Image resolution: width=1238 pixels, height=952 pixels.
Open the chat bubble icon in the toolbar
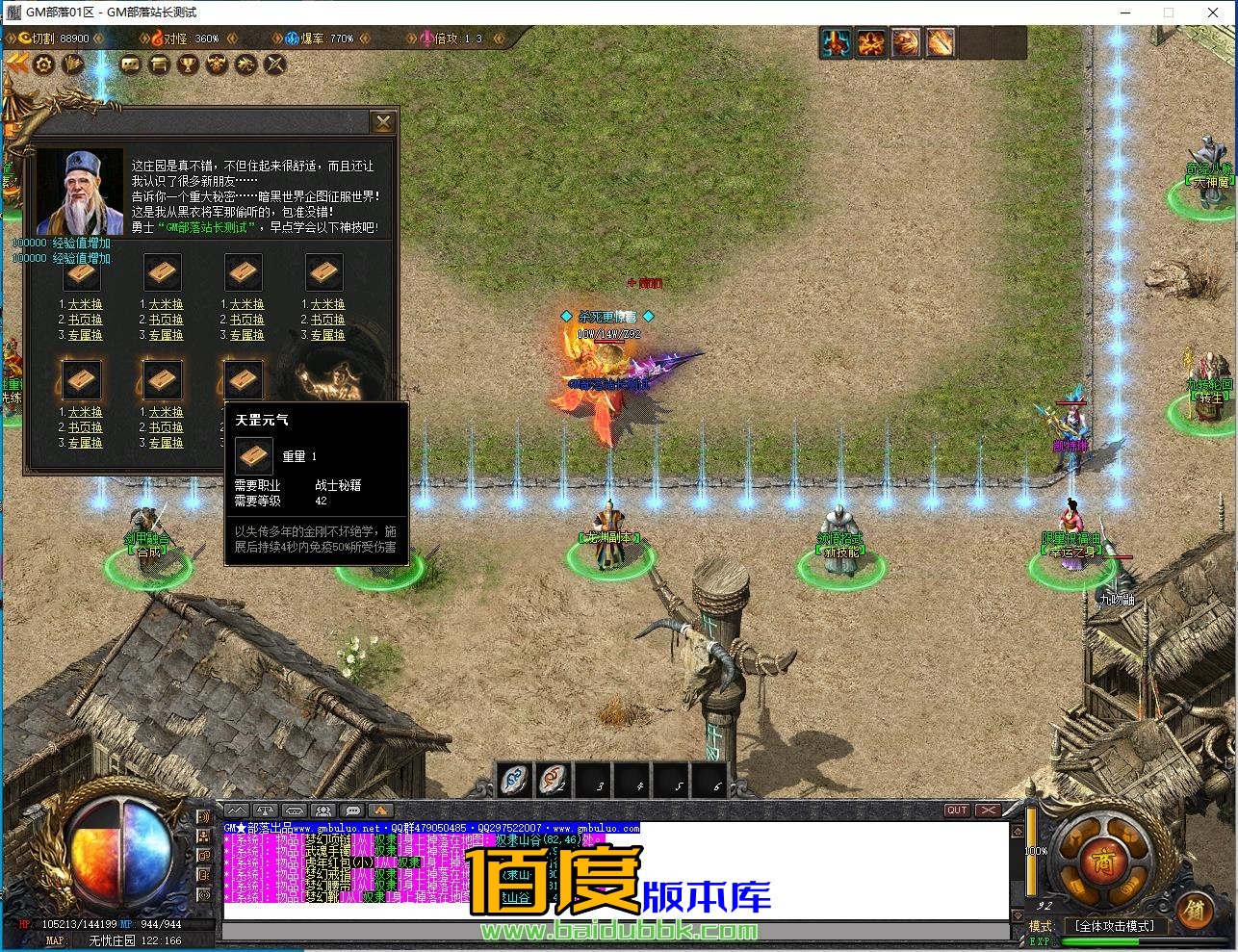(x=131, y=64)
